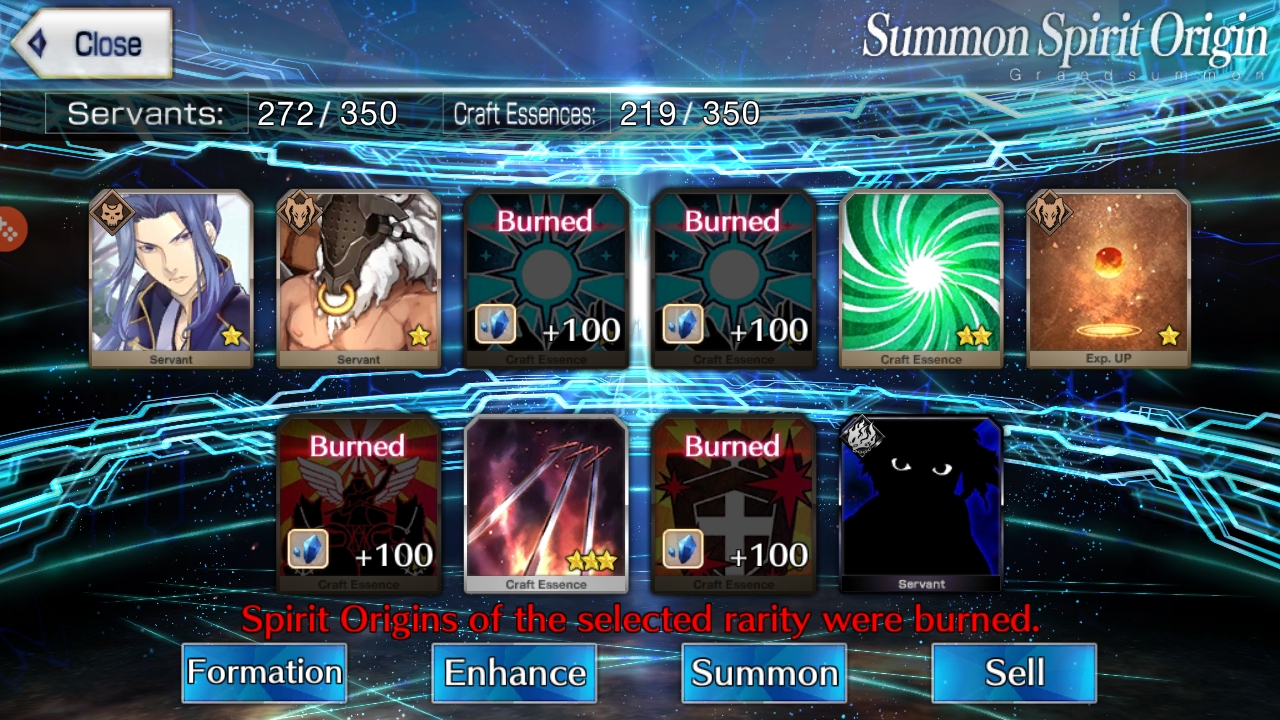The height and width of the screenshot is (720, 1280).
Task: Expand the red side menu tab on left edge
Action: [8, 225]
